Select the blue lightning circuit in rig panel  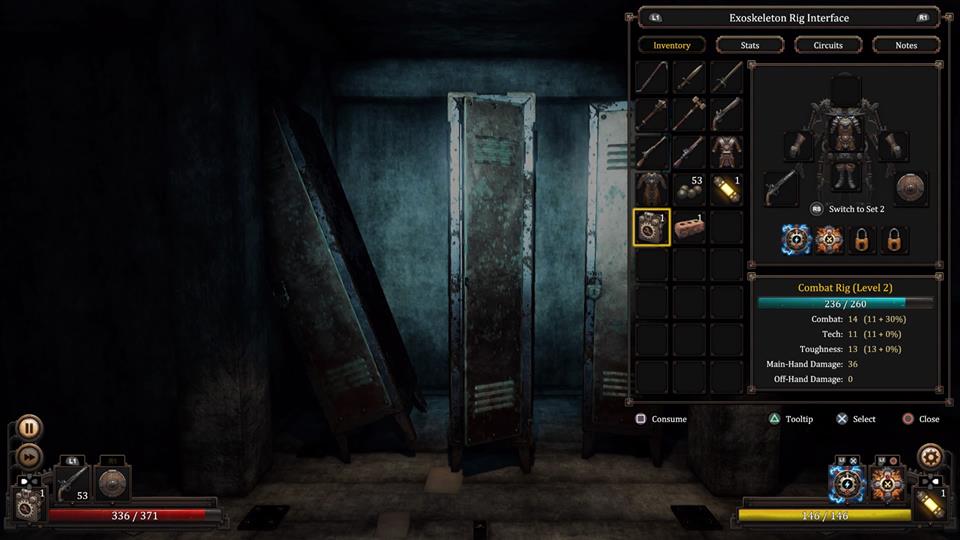(796, 240)
